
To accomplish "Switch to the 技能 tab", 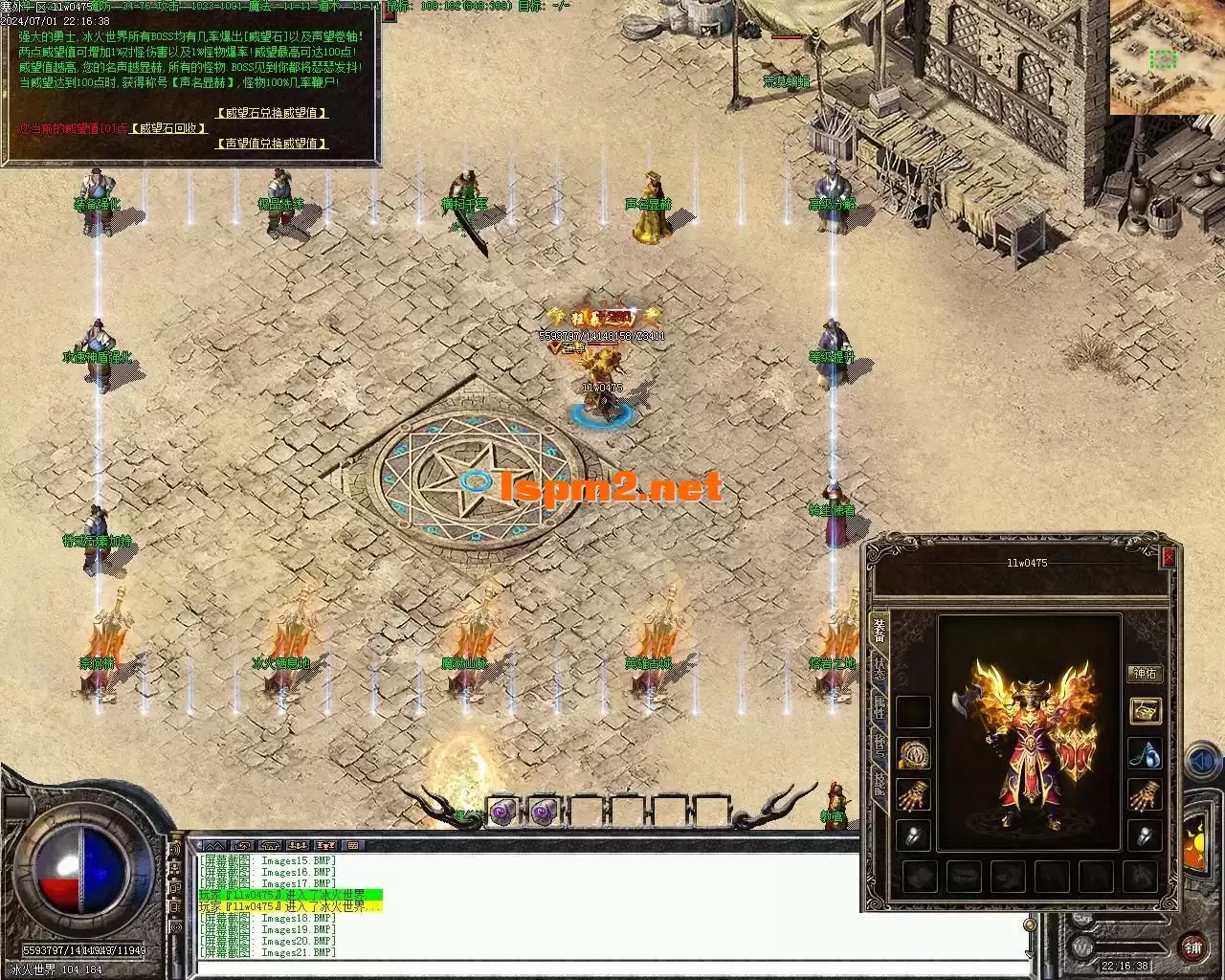I will [x=880, y=785].
